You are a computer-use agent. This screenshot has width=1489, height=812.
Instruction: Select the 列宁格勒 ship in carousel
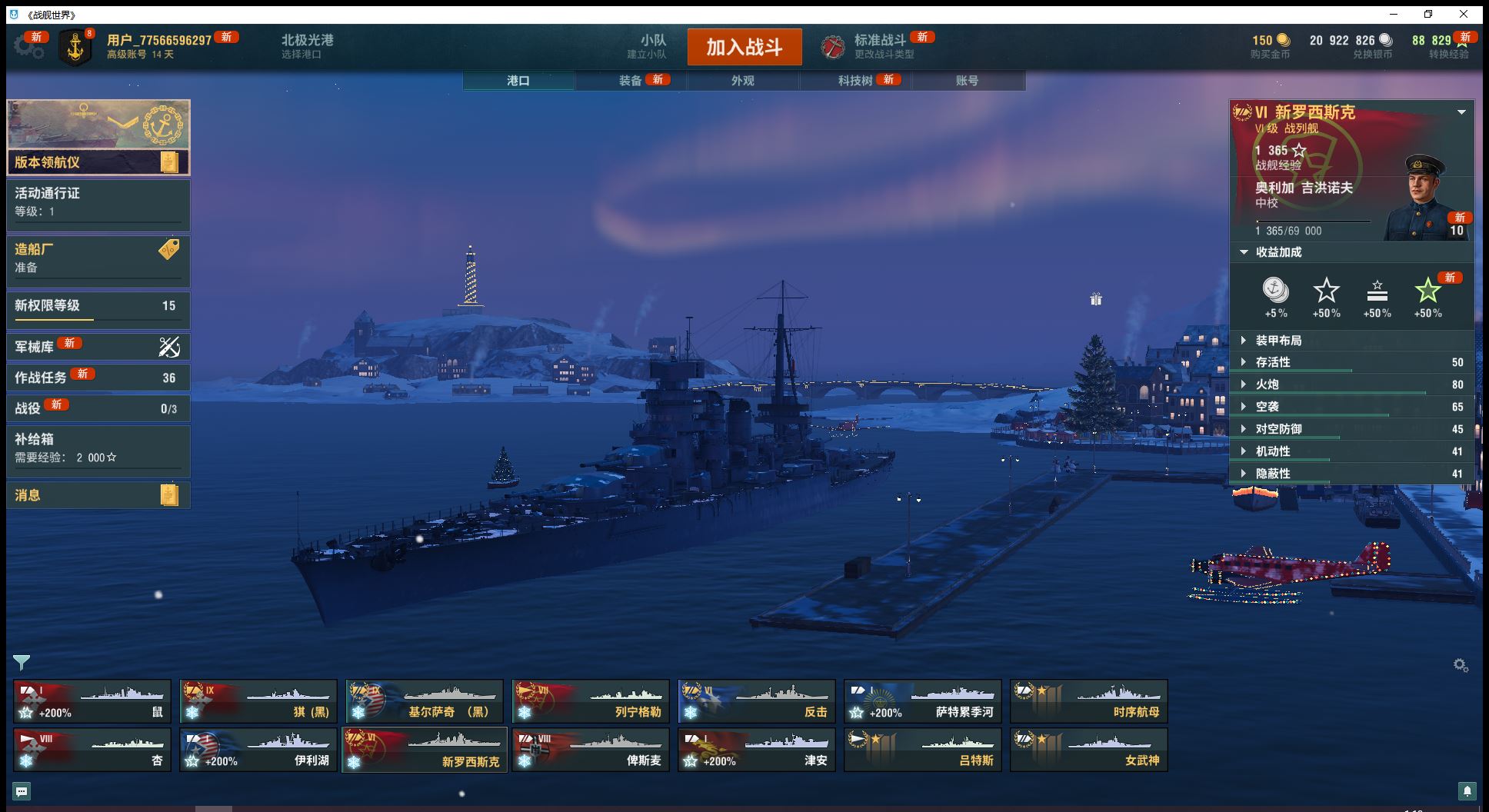point(590,701)
